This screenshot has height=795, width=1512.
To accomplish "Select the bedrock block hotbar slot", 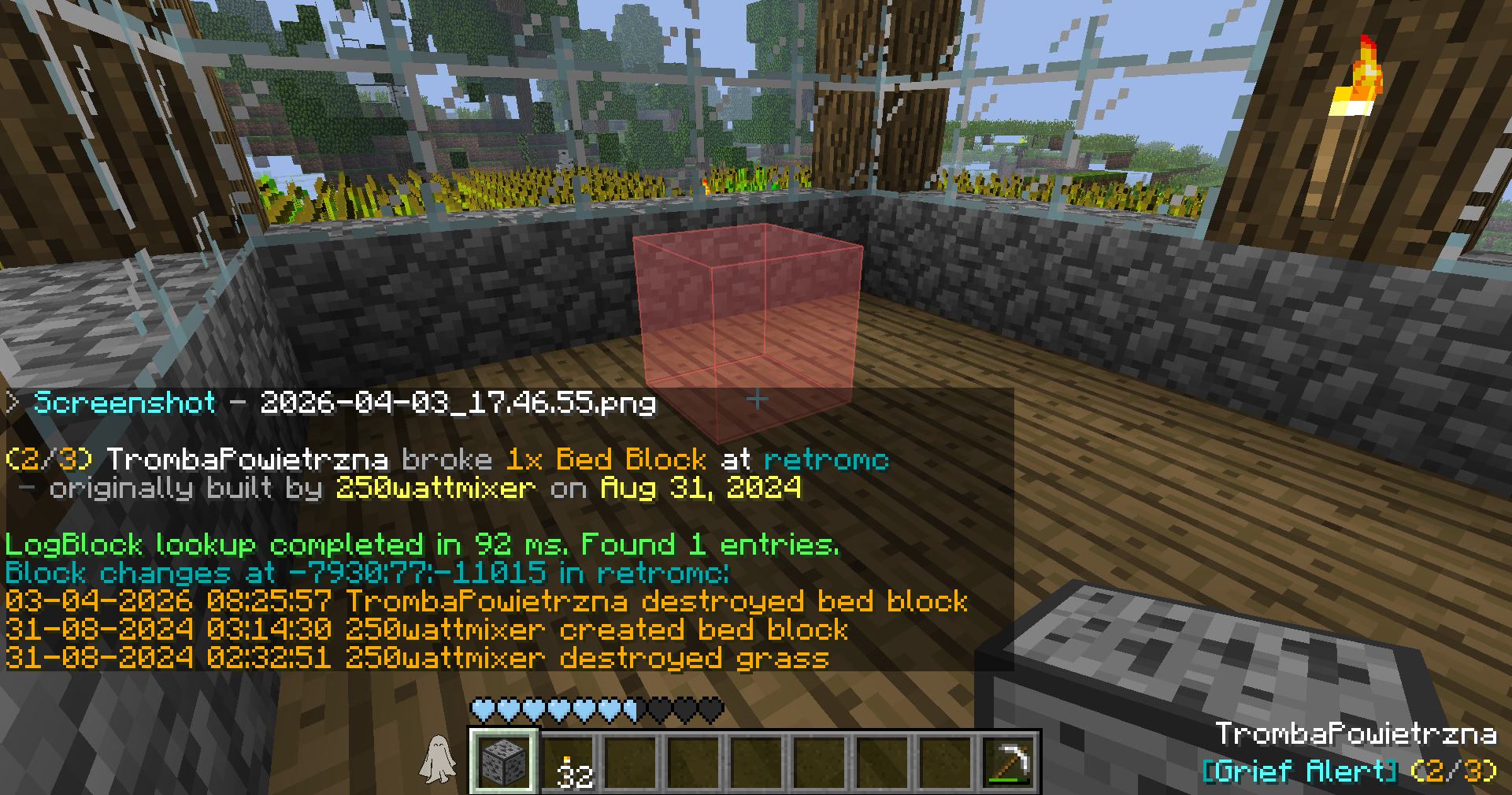I will pos(504,761).
